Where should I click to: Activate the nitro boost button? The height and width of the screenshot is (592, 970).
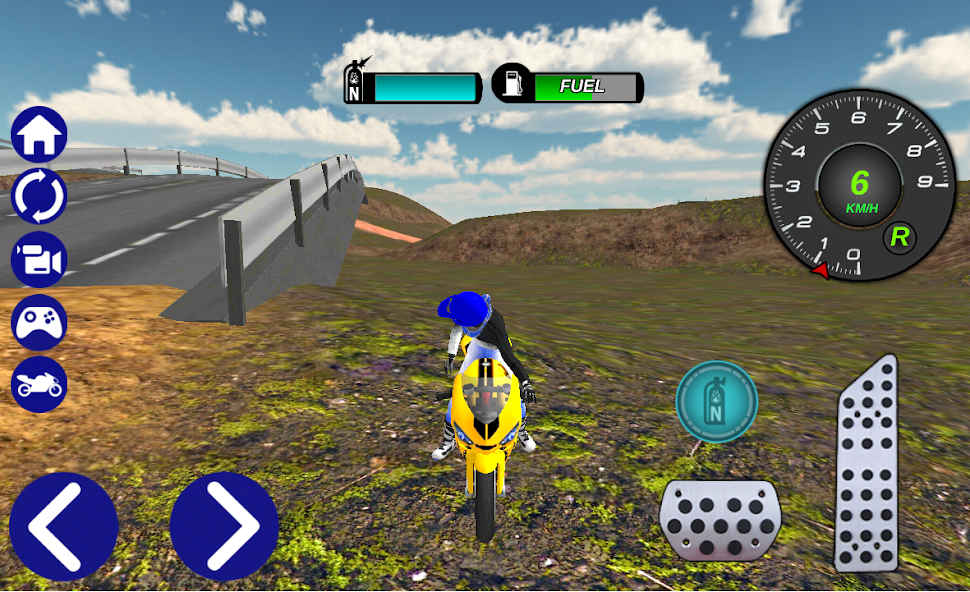(716, 402)
